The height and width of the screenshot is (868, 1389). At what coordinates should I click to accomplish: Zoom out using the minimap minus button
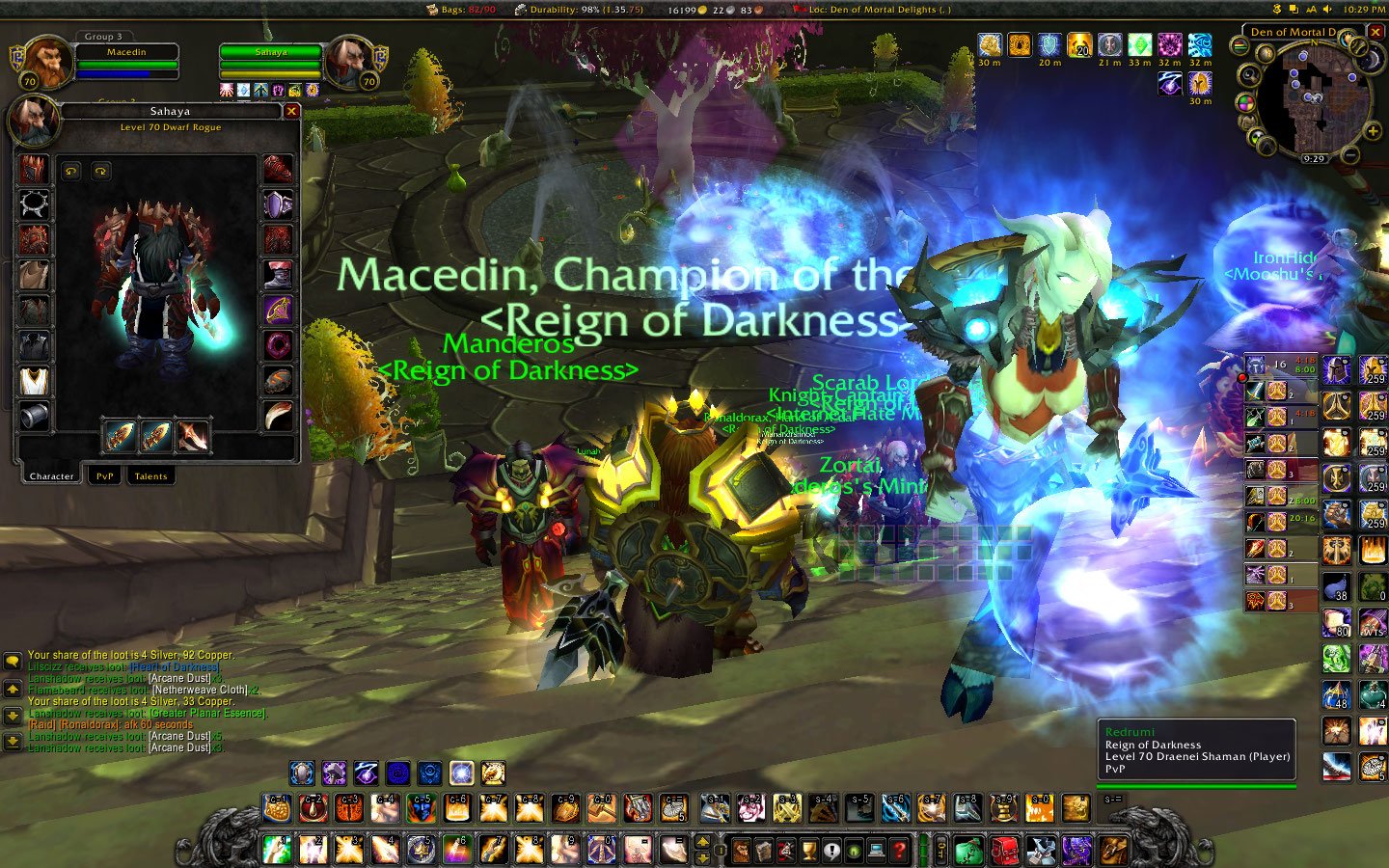pyautogui.click(x=1349, y=155)
